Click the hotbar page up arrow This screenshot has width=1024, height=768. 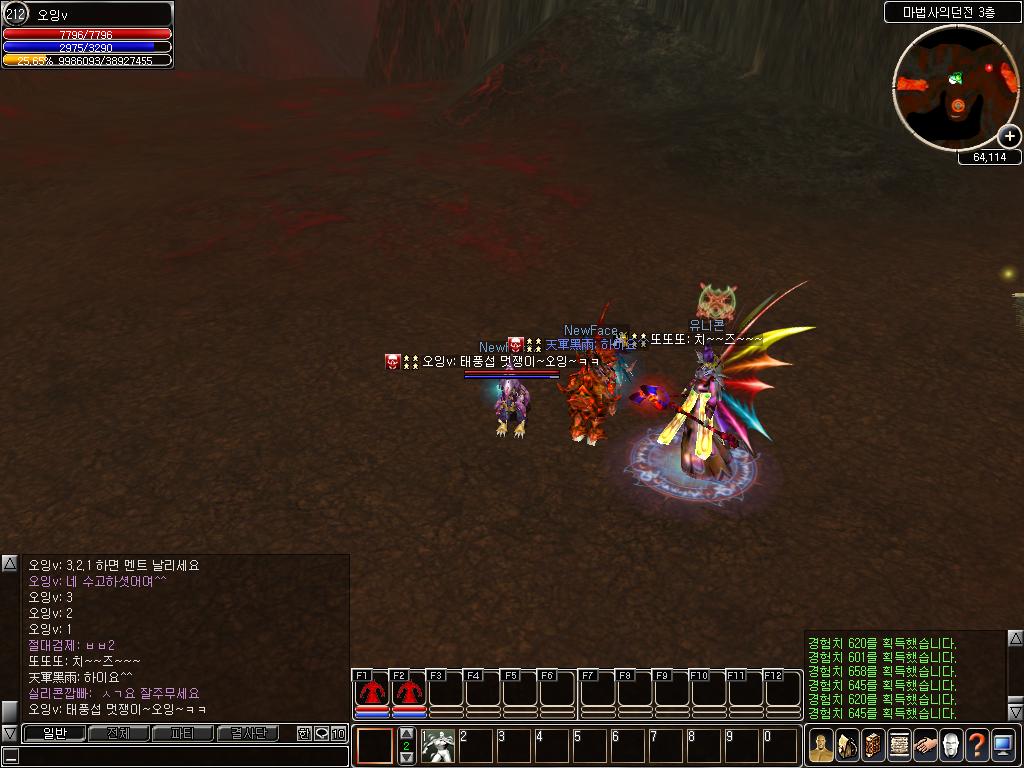[x=406, y=734]
